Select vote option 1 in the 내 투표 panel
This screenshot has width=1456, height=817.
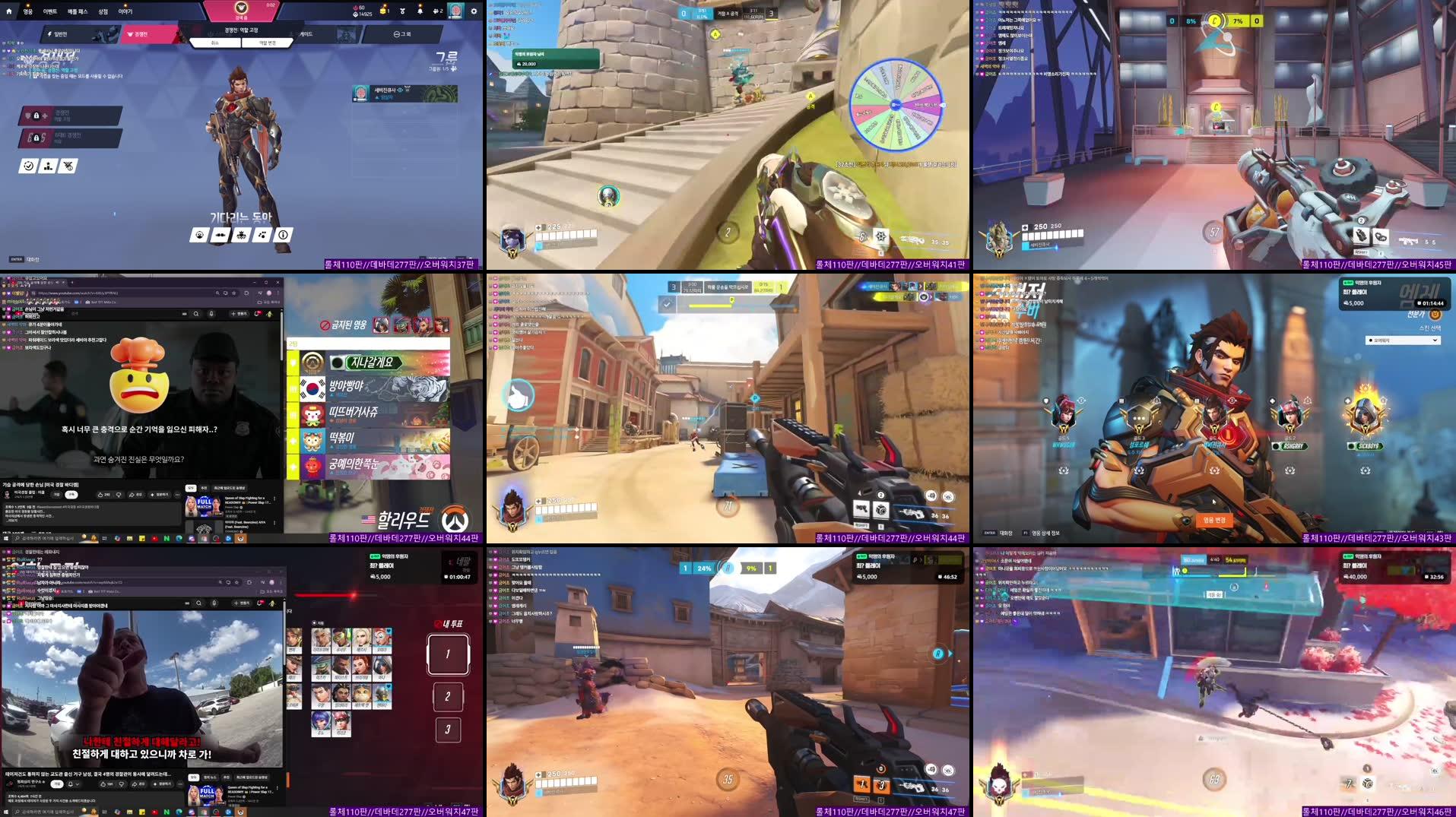click(448, 655)
